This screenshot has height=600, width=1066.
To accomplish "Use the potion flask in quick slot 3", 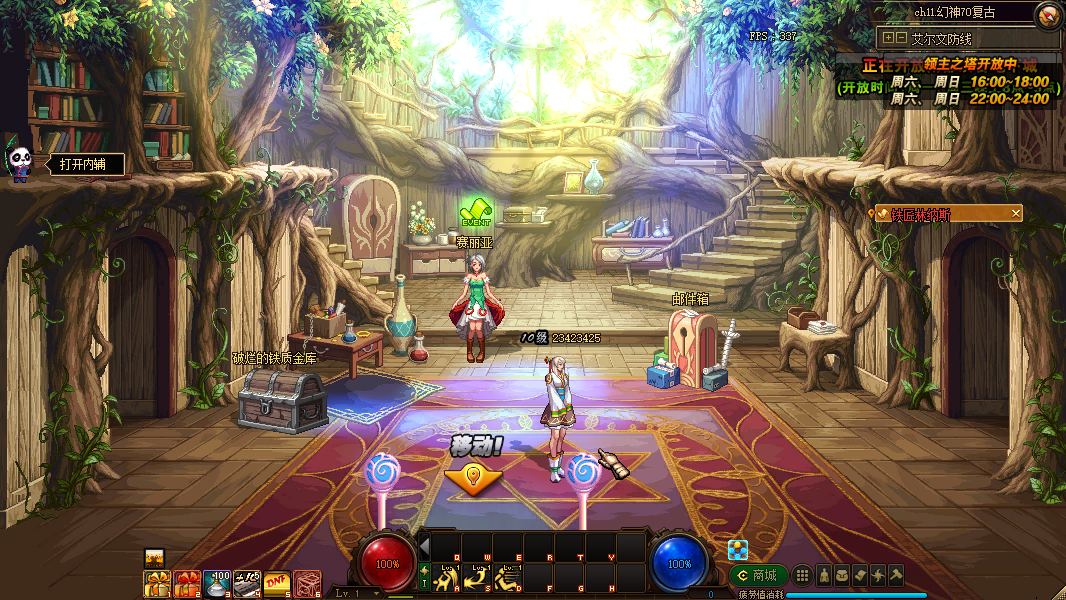I will point(217,582).
